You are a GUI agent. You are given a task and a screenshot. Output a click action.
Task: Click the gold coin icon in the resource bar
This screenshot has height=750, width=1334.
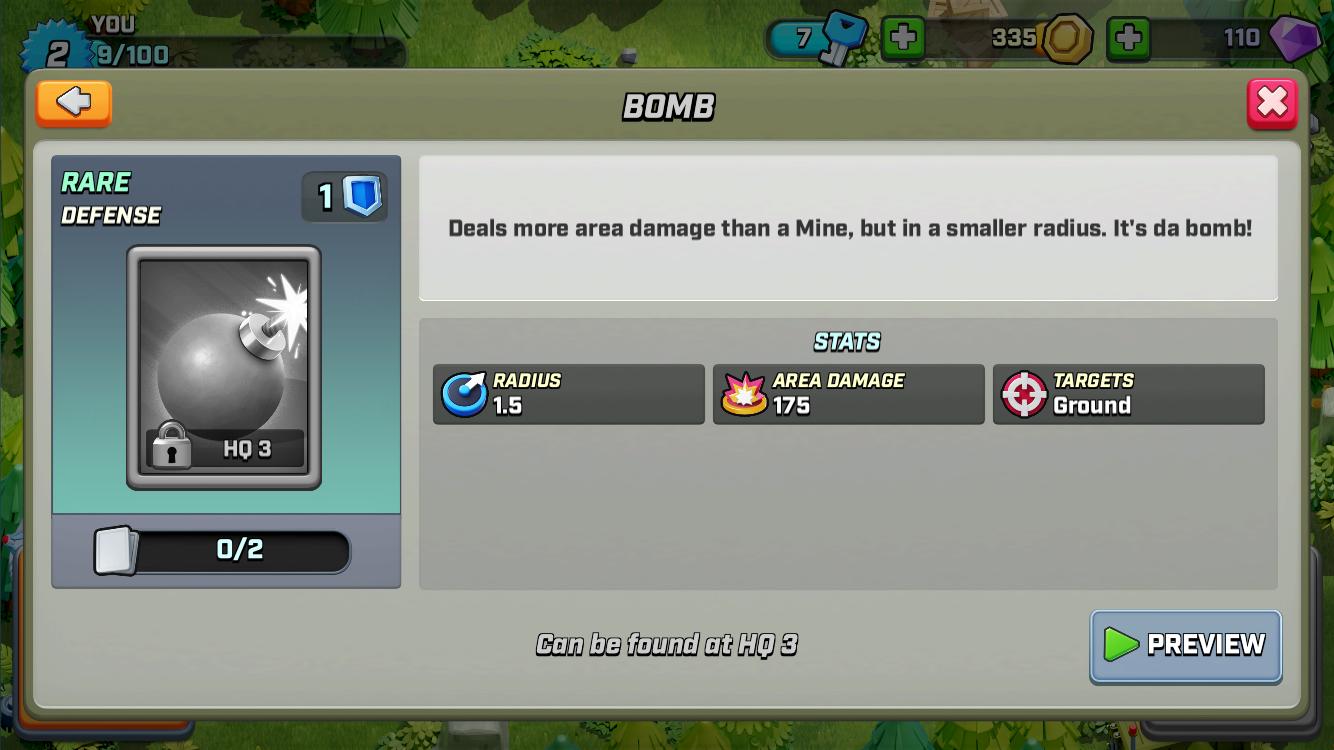(1069, 38)
